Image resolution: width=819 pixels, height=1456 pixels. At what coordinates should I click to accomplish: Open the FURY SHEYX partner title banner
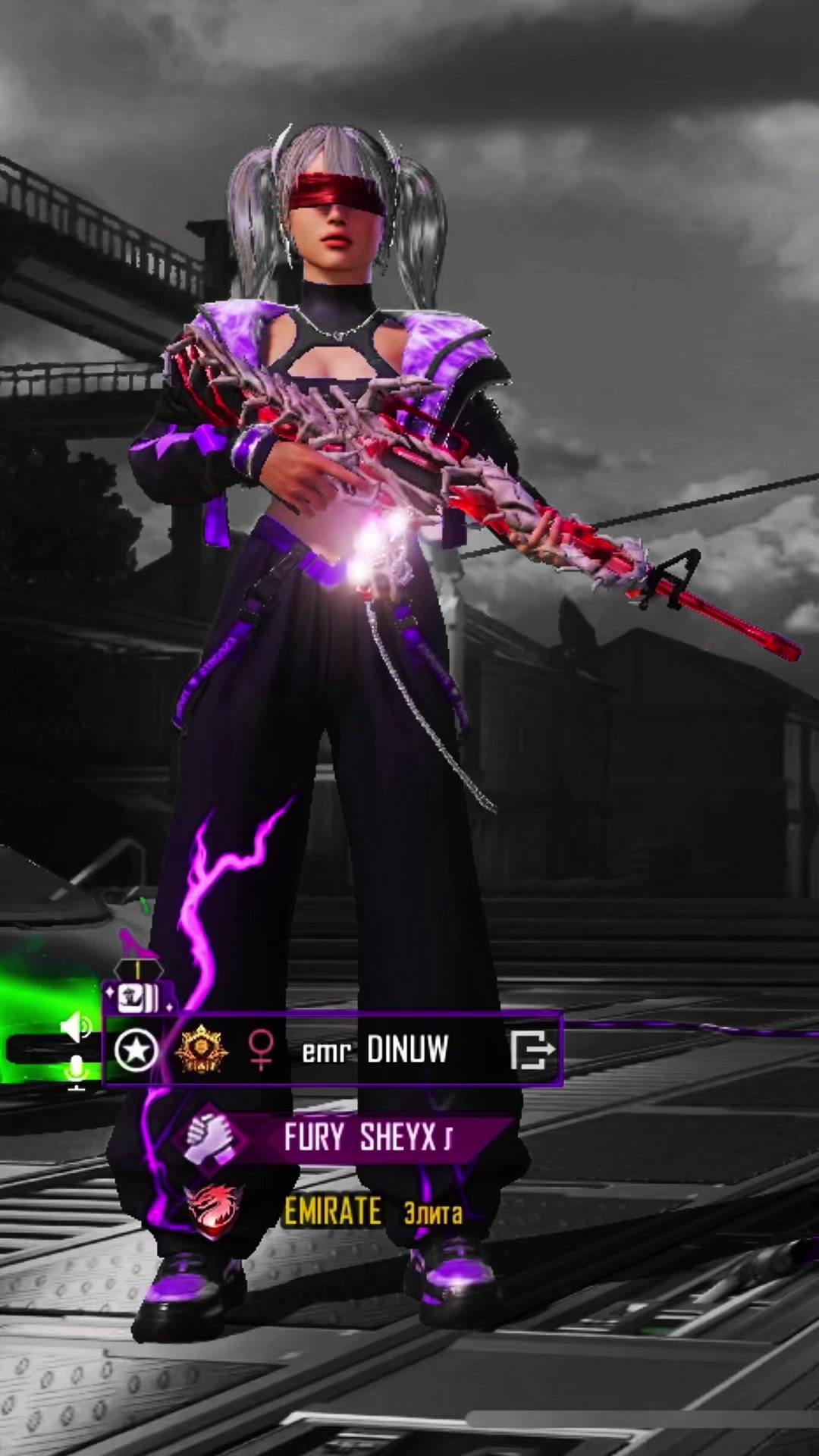369,1137
